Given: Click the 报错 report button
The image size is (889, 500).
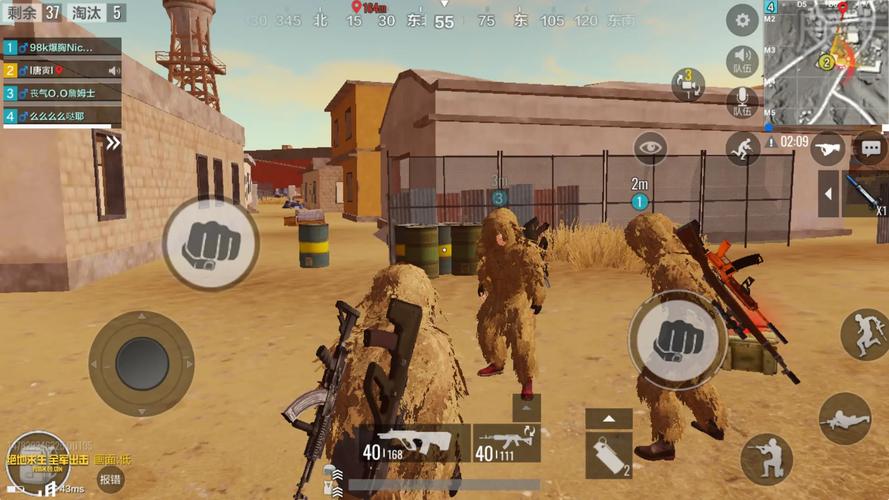Looking at the screenshot, I should (x=110, y=480).
